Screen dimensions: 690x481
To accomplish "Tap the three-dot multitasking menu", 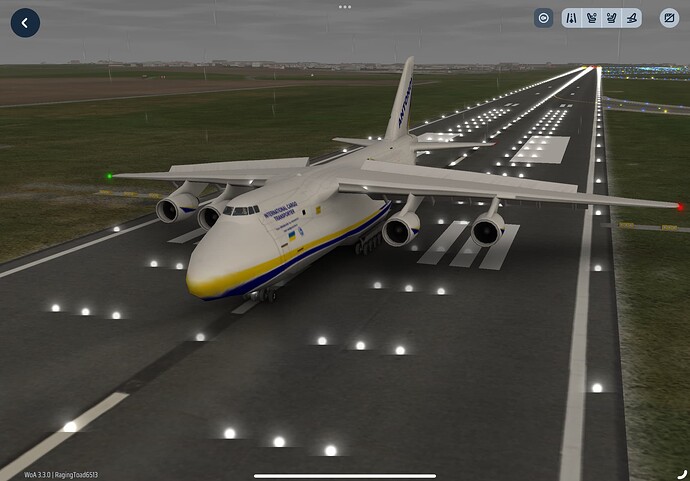I will (x=345, y=6).
